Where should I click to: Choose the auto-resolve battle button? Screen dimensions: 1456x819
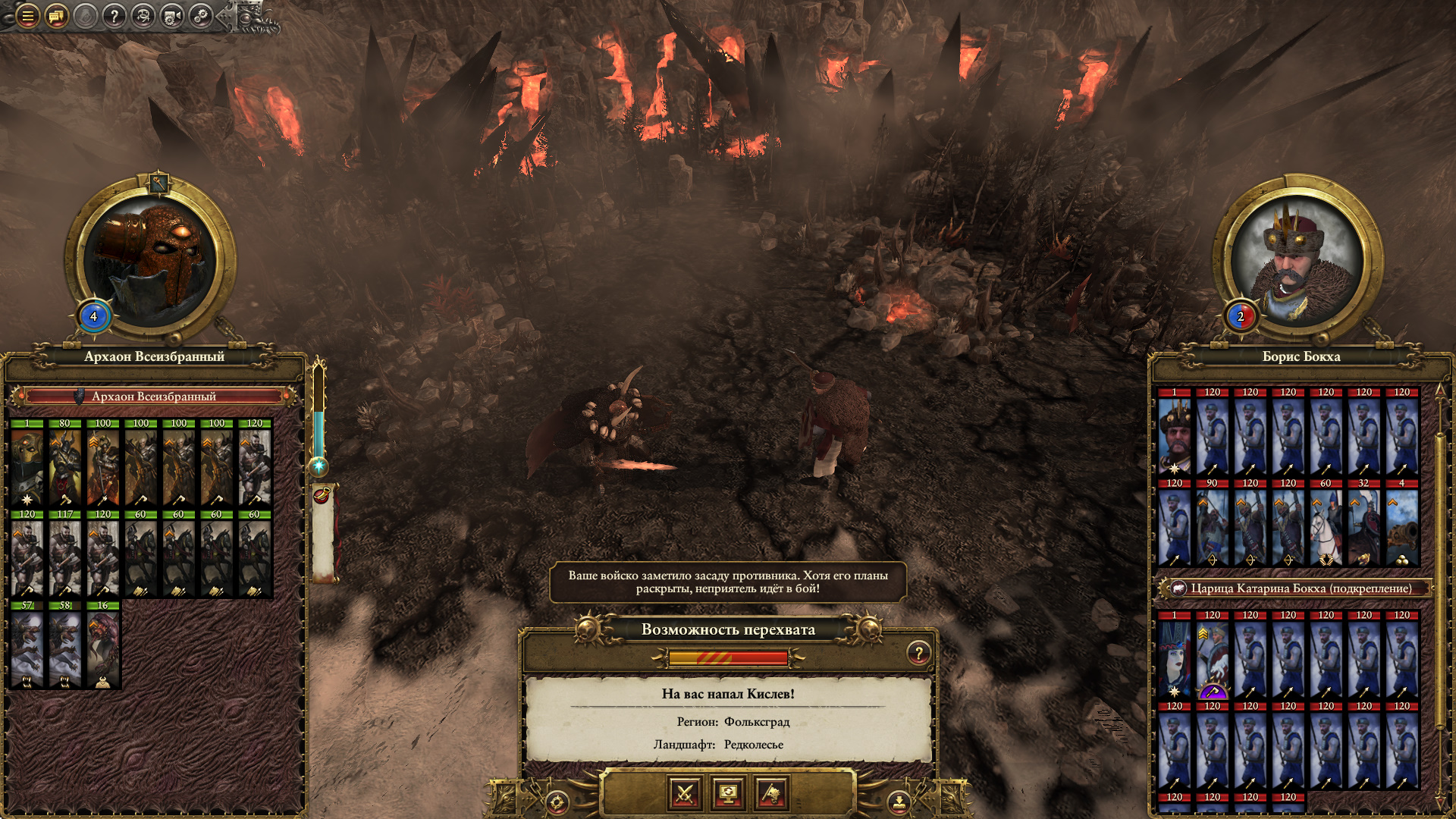(728, 794)
